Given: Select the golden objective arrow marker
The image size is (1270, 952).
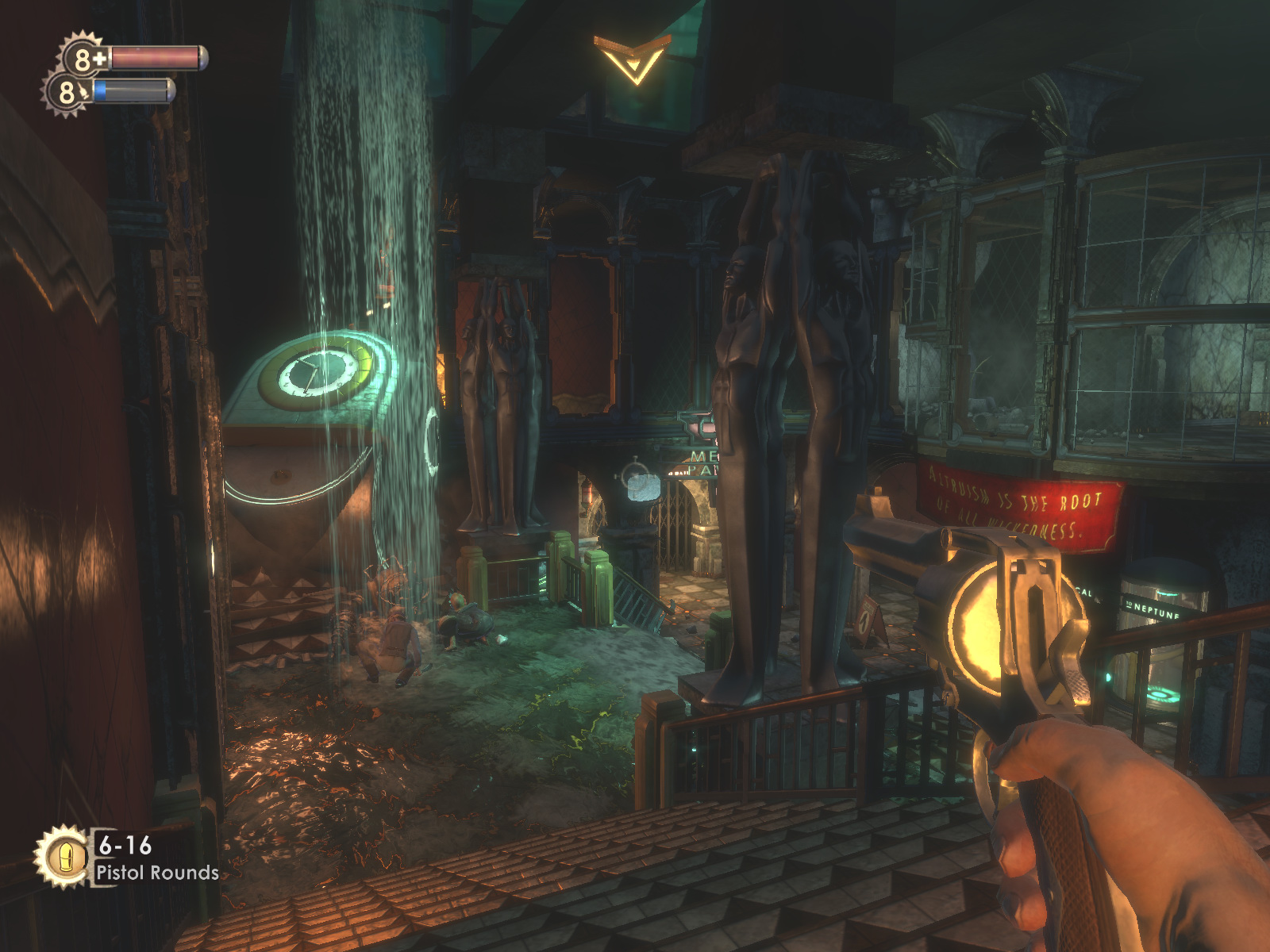Looking at the screenshot, I should pos(632,58).
